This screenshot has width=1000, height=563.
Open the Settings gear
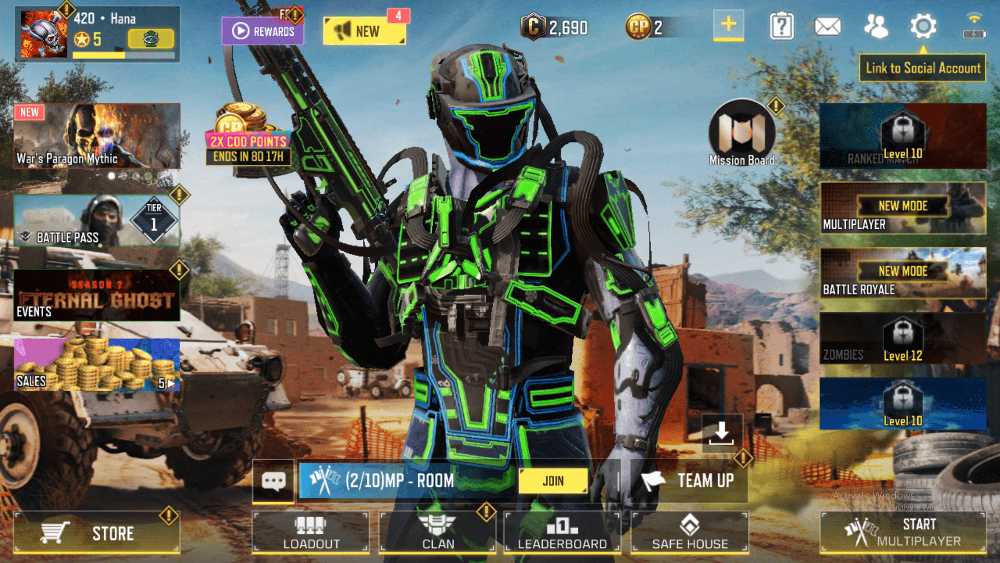click(x=923, y=27)
